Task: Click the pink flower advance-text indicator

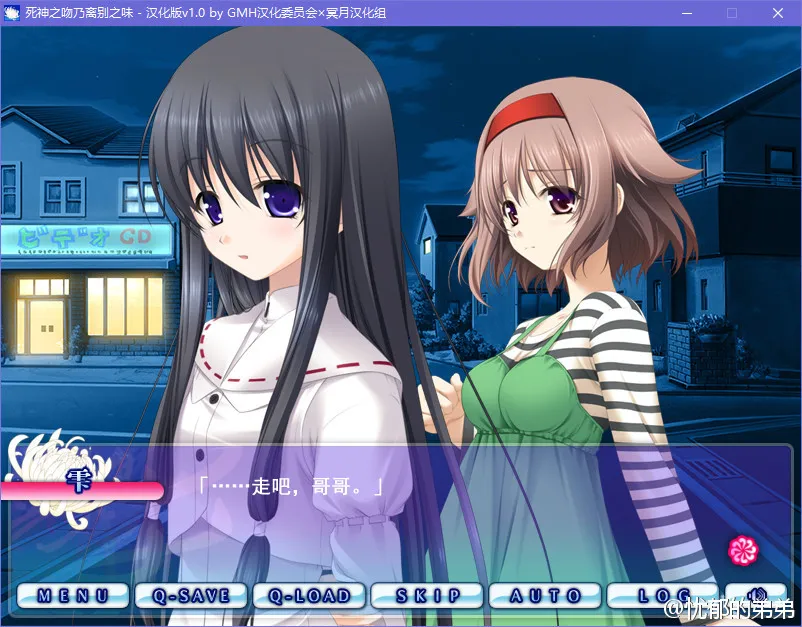Action: click(743, 548)
